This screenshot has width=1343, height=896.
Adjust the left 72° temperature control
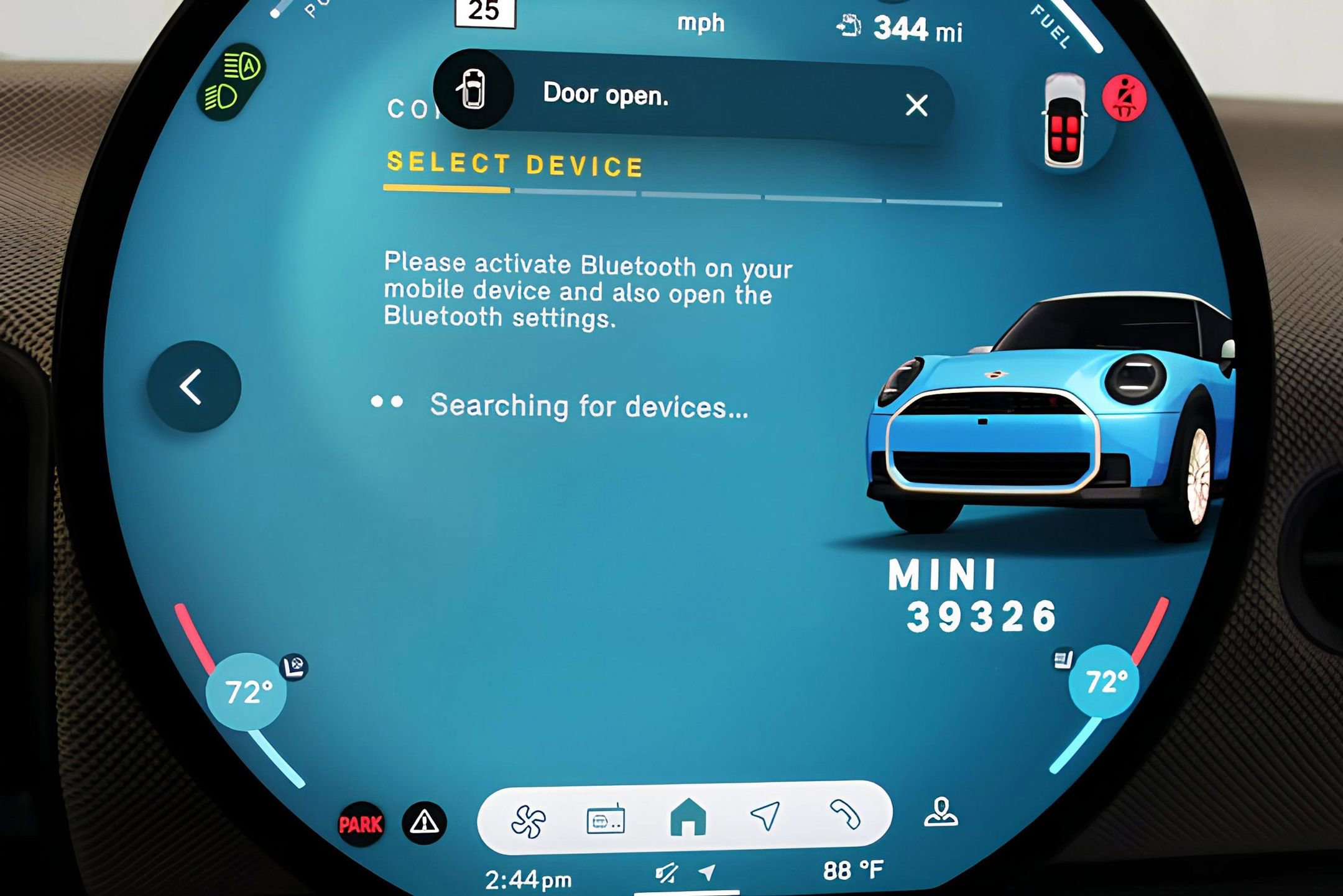(247, 691)
